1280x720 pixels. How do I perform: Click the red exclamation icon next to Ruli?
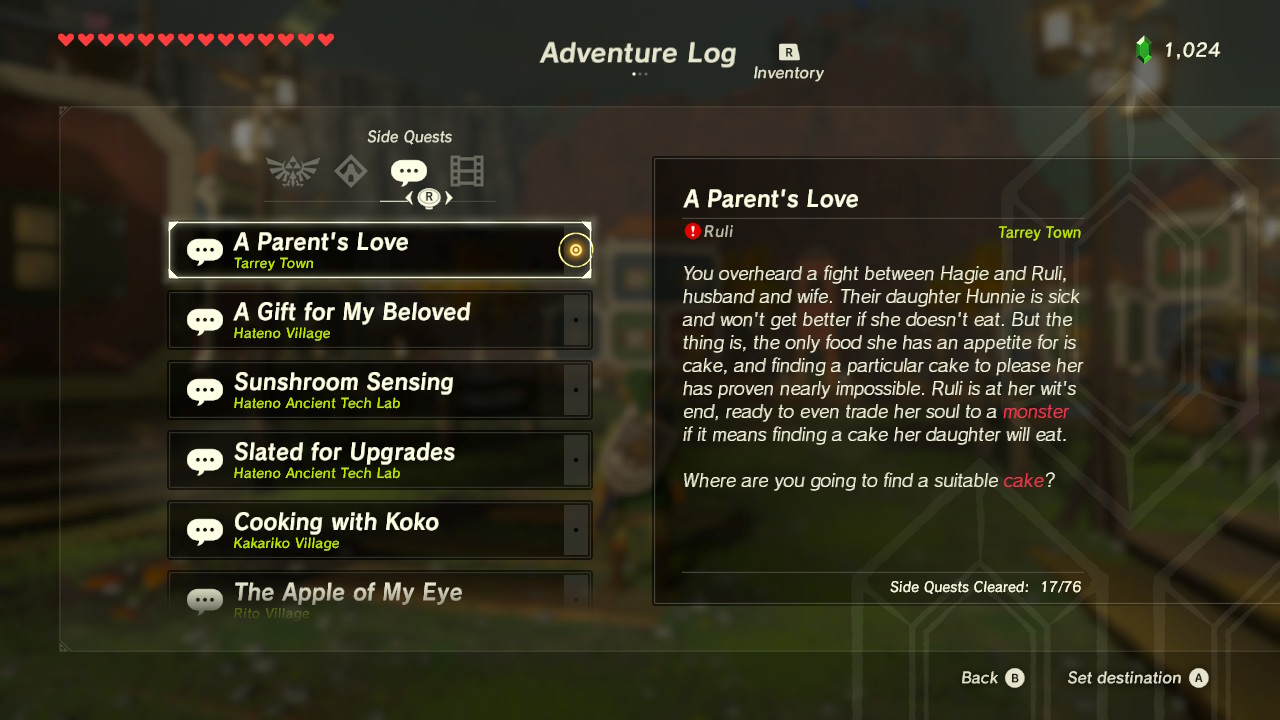coord(694,231)
